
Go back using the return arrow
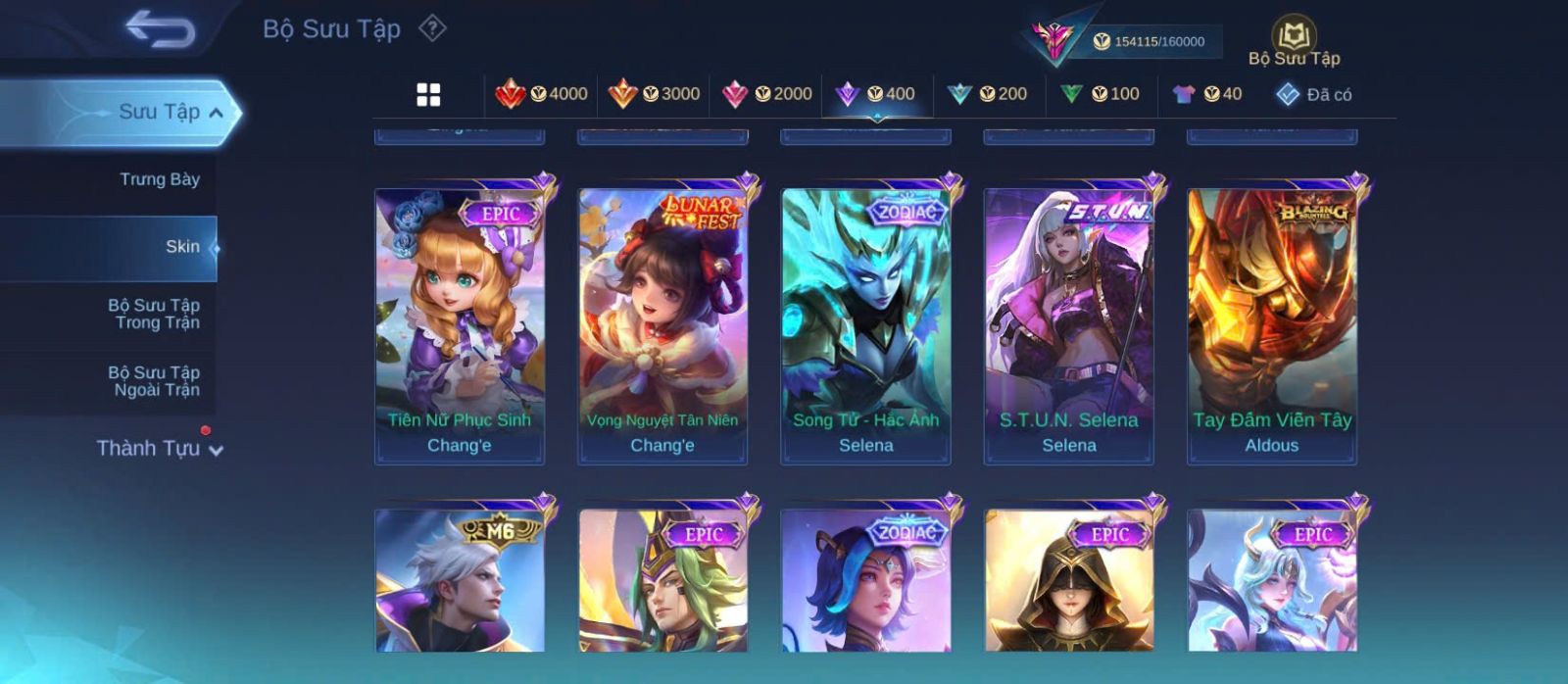coord(161,29)
